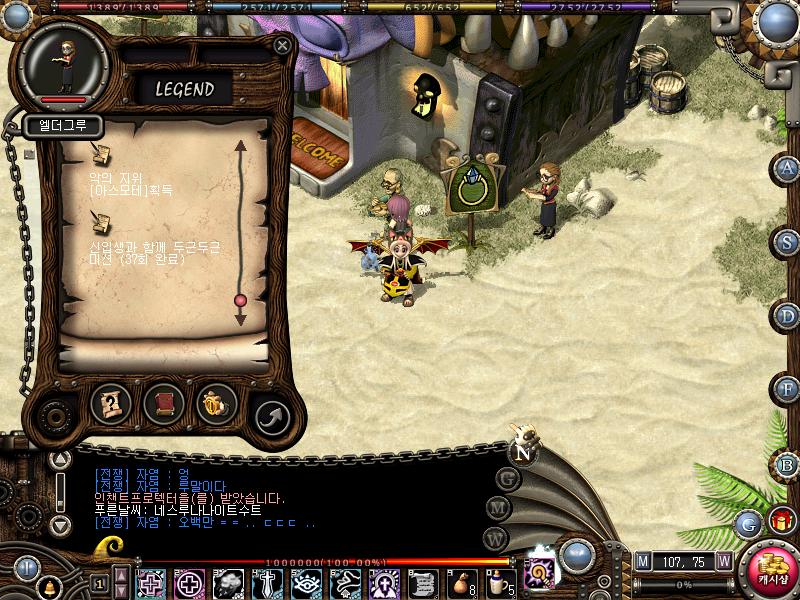The image size is (800, 600).
Task: Open the question mark scroll button
Action: click(111, 403)
